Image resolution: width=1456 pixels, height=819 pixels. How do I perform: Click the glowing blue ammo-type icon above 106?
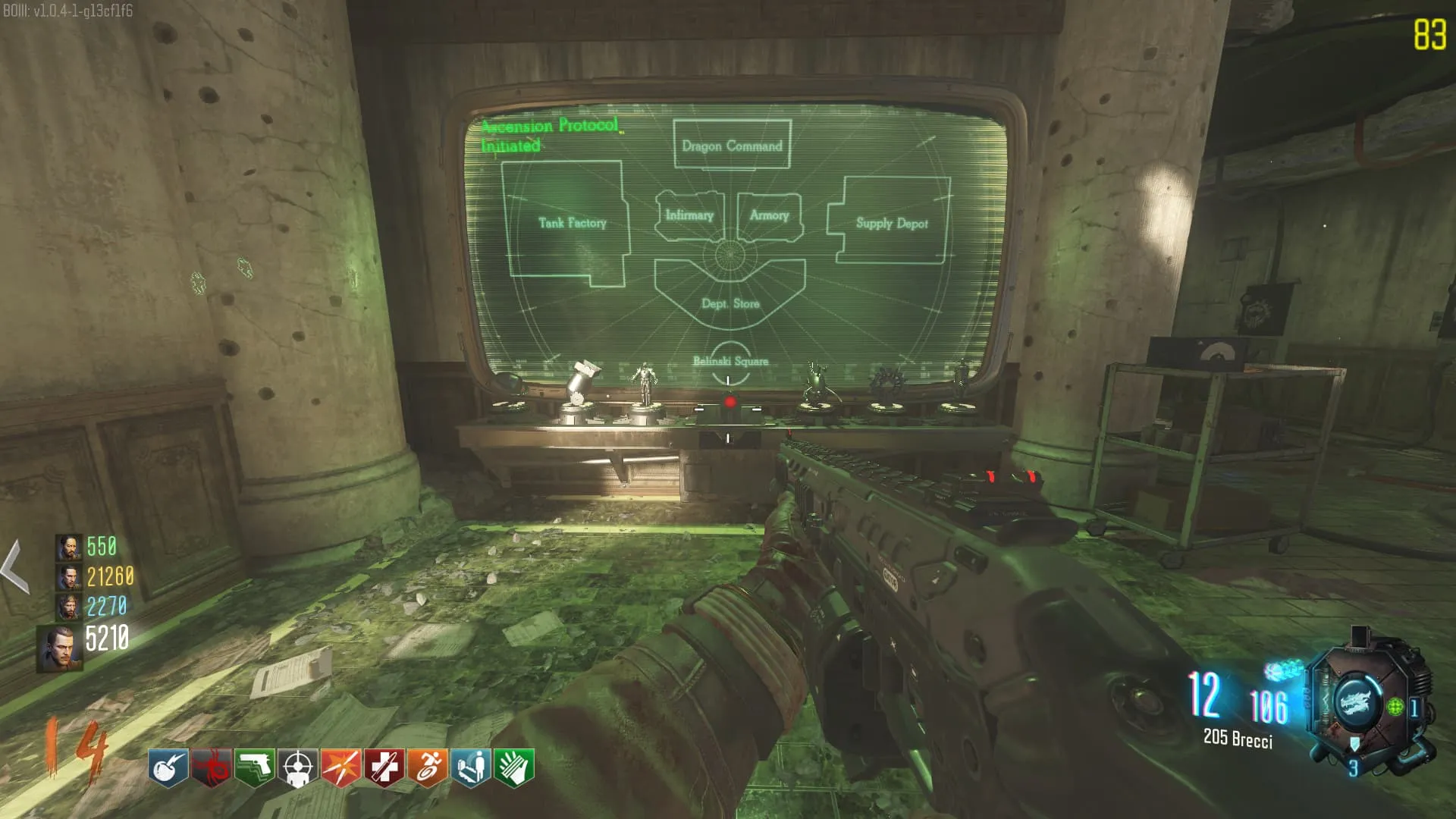(1282, 671)
